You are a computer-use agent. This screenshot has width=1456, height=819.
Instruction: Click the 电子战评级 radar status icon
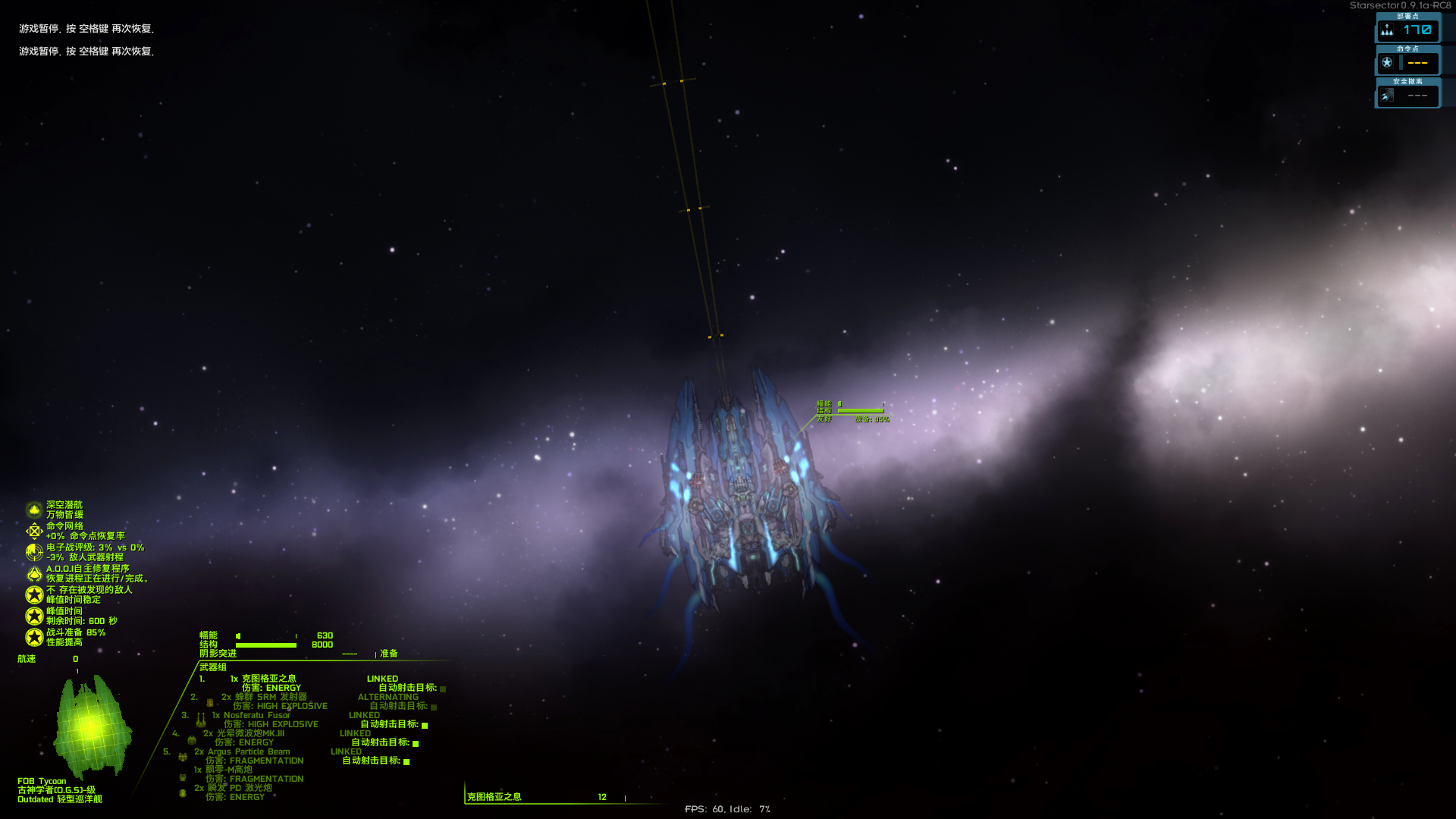[33, 552]
